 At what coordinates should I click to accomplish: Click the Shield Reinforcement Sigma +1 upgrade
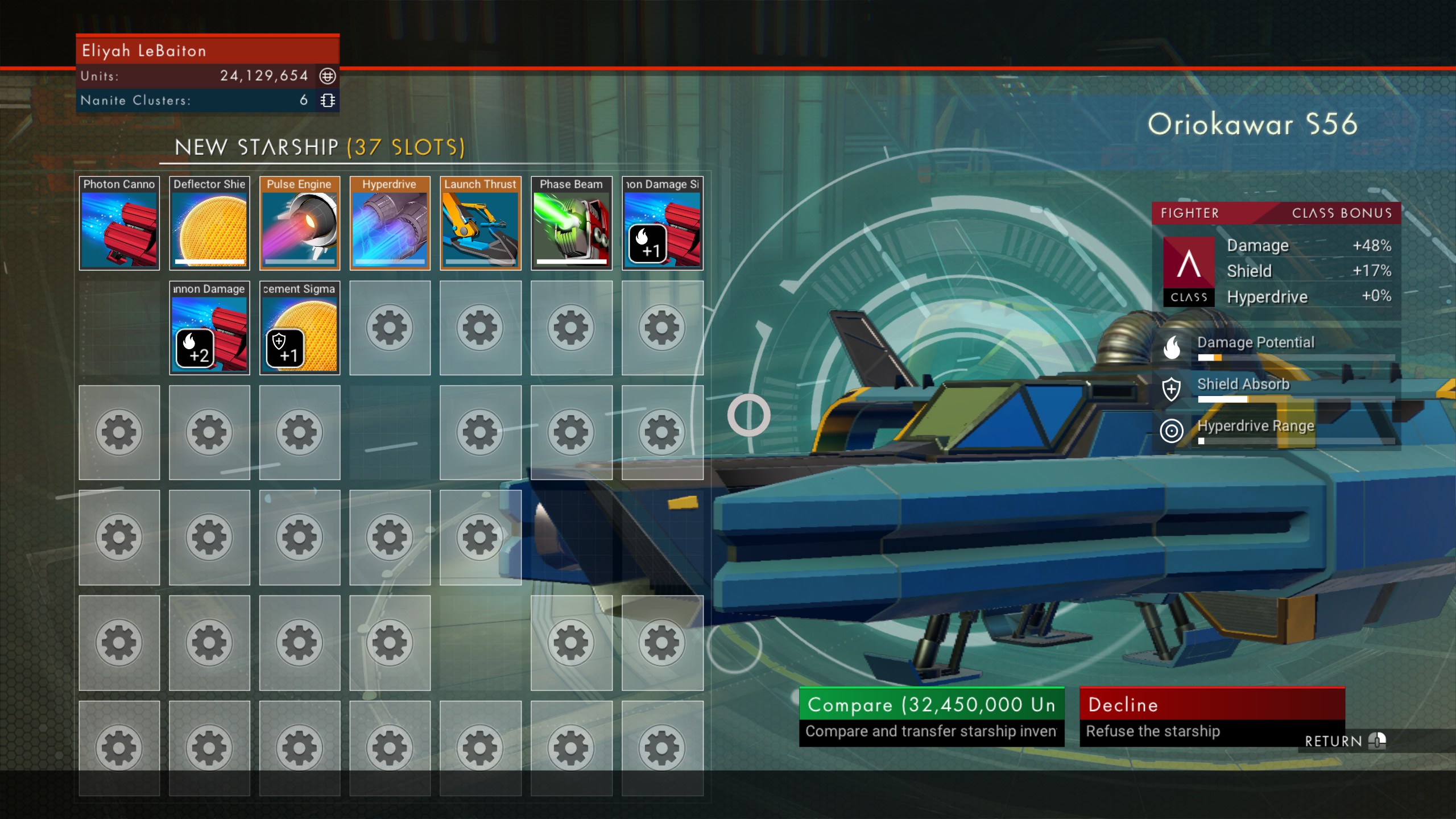(299, 329)
